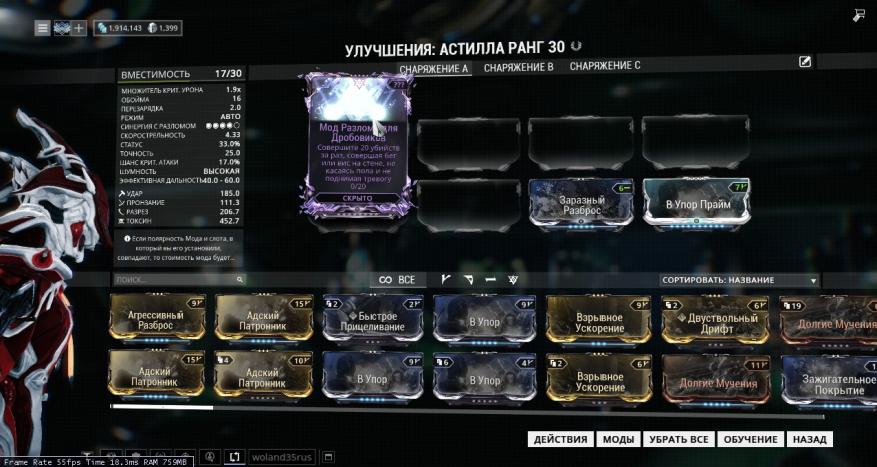
Task: Choose the equipped В Упор Прайм mod
Action: tap(696, 204)
